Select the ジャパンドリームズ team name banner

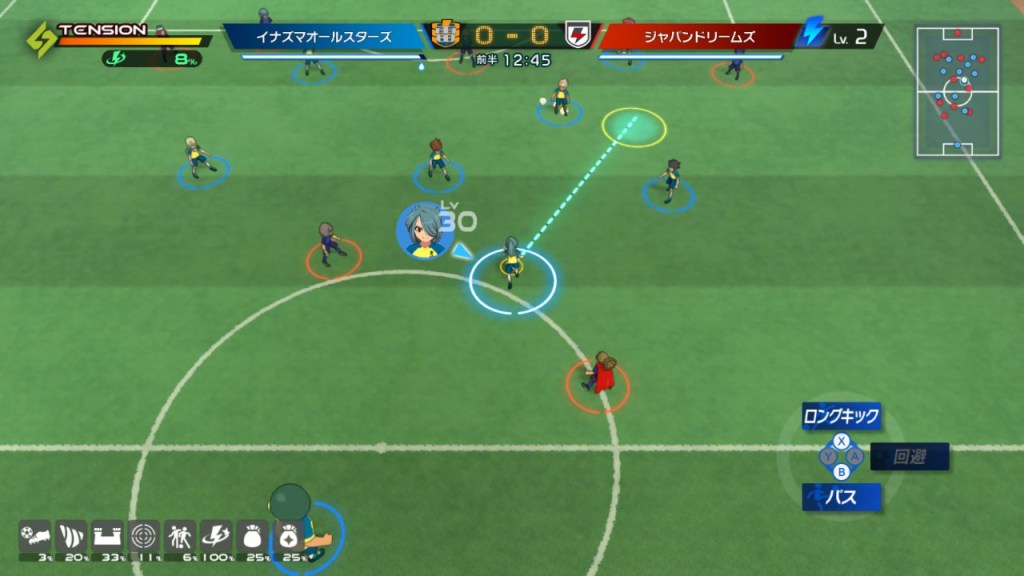pyautogui.click(x=699, y=37)
